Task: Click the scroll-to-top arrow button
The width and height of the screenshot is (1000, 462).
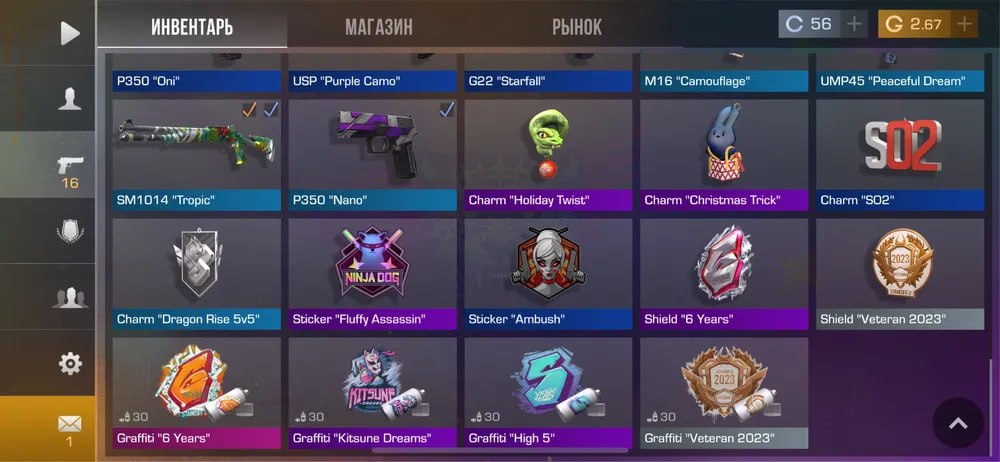Action: [957, 423]
